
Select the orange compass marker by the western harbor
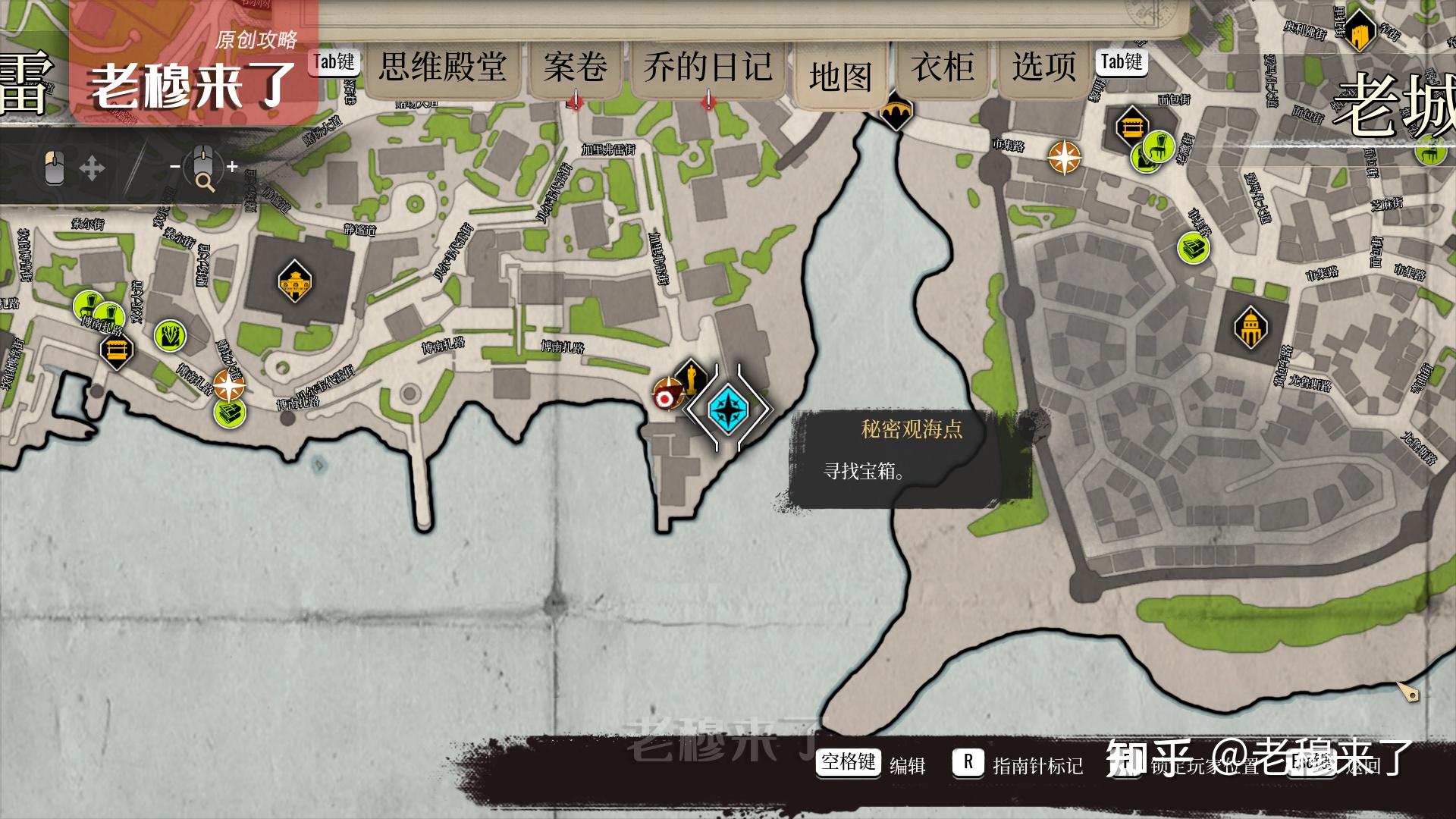pos(228,385)
